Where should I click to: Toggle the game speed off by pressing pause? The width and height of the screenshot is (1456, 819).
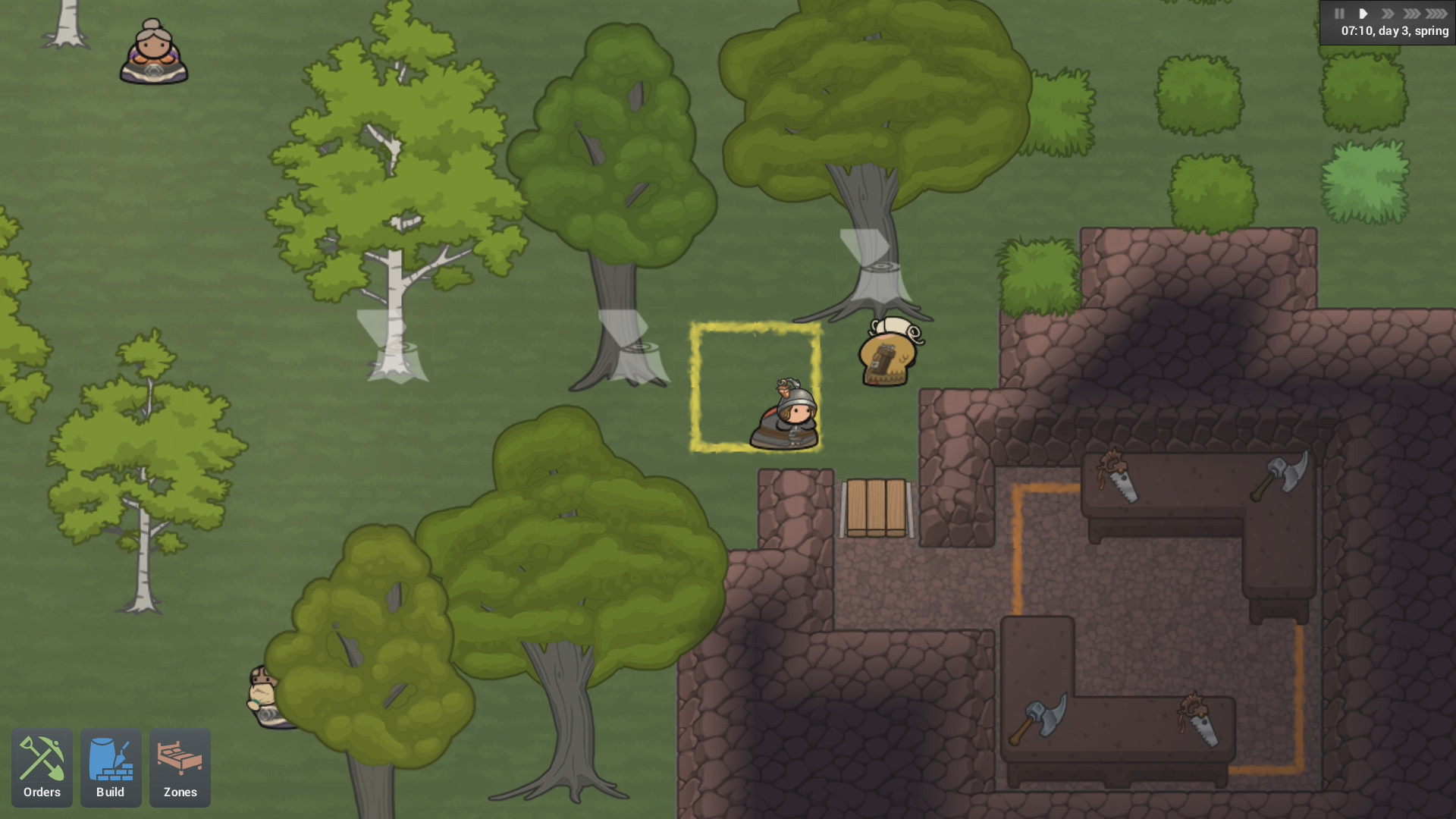coord(1339,13)
